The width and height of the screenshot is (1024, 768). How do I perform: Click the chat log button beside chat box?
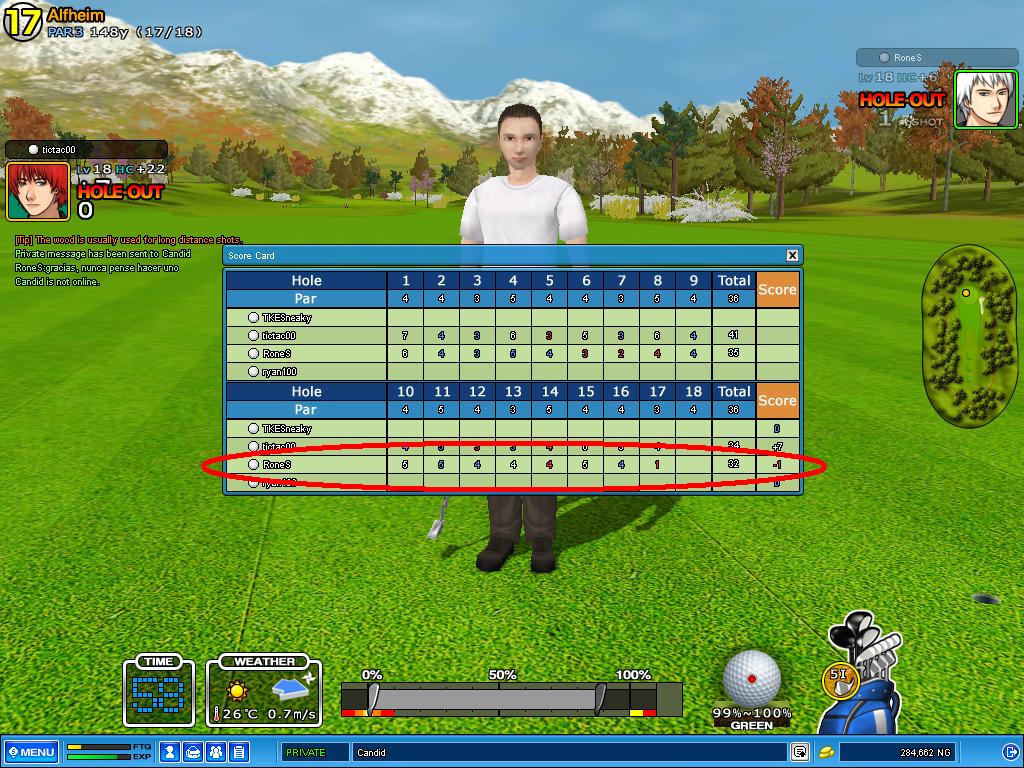(x=799, y=752)
